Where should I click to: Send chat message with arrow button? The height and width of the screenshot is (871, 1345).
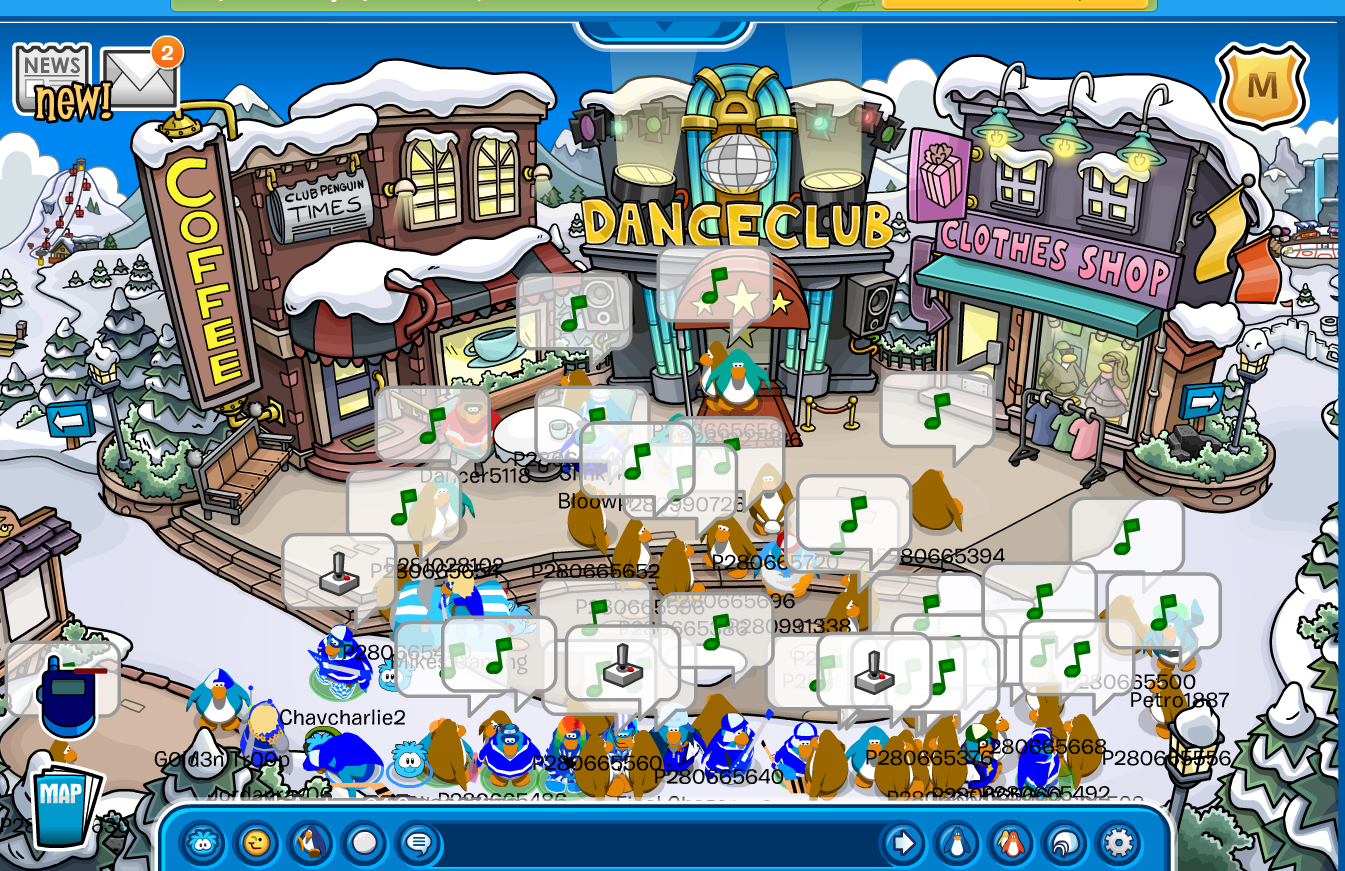(903, 843)
